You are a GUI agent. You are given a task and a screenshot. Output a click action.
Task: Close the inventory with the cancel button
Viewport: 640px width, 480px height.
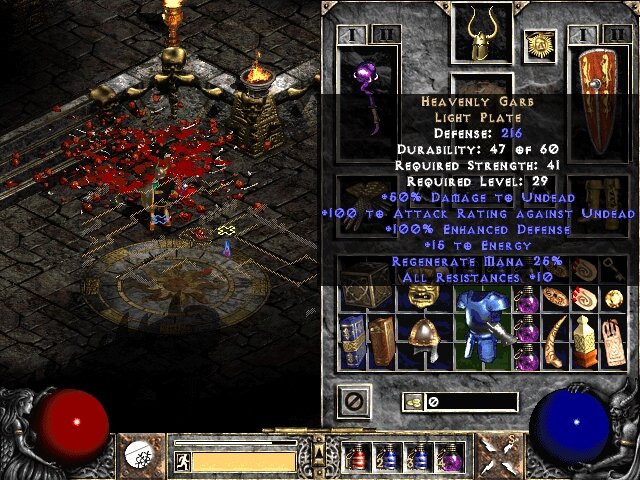(352, 402)
